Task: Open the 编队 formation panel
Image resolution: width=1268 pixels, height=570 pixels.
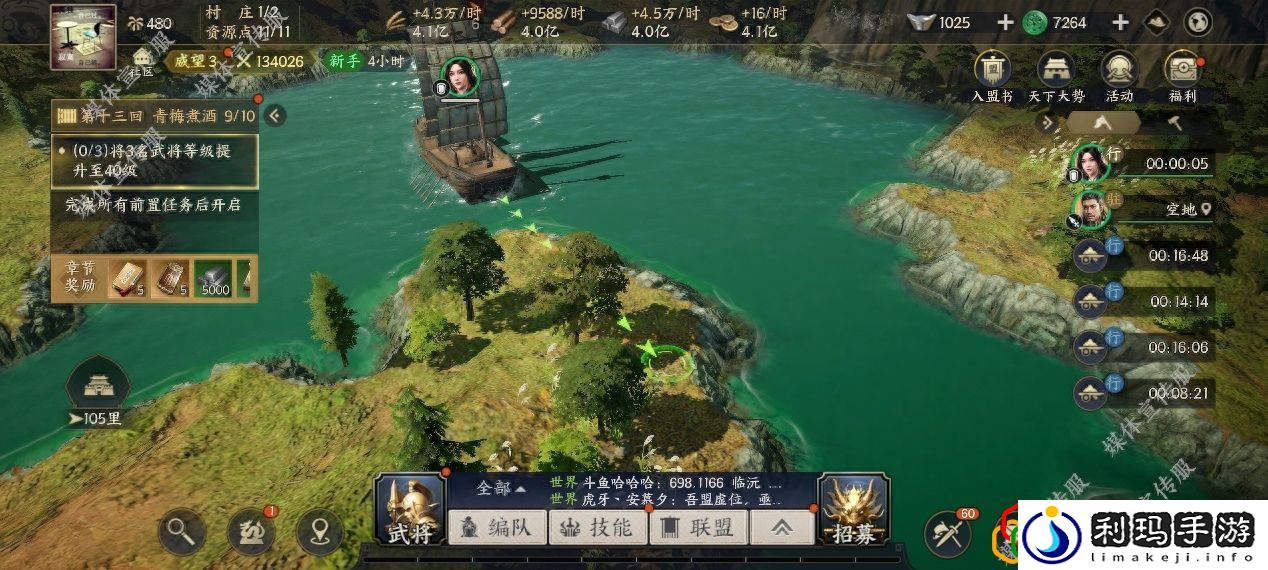Action: pyautogui.click(x=497, y=527)
